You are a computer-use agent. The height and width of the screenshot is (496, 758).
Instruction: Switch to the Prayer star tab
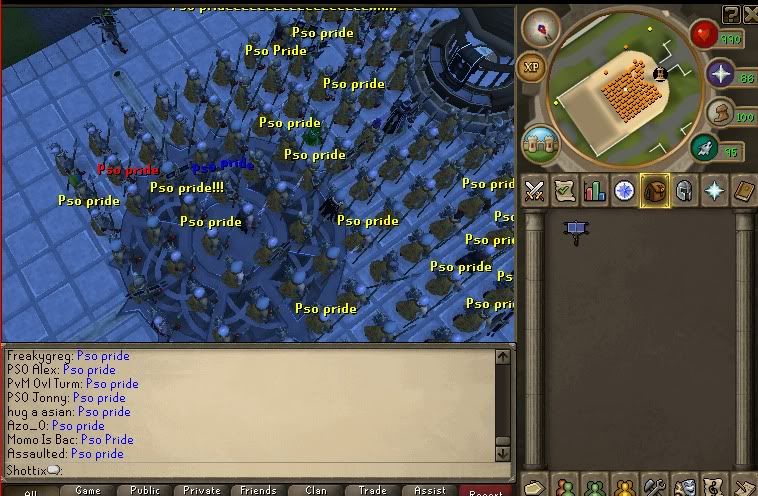715,190
